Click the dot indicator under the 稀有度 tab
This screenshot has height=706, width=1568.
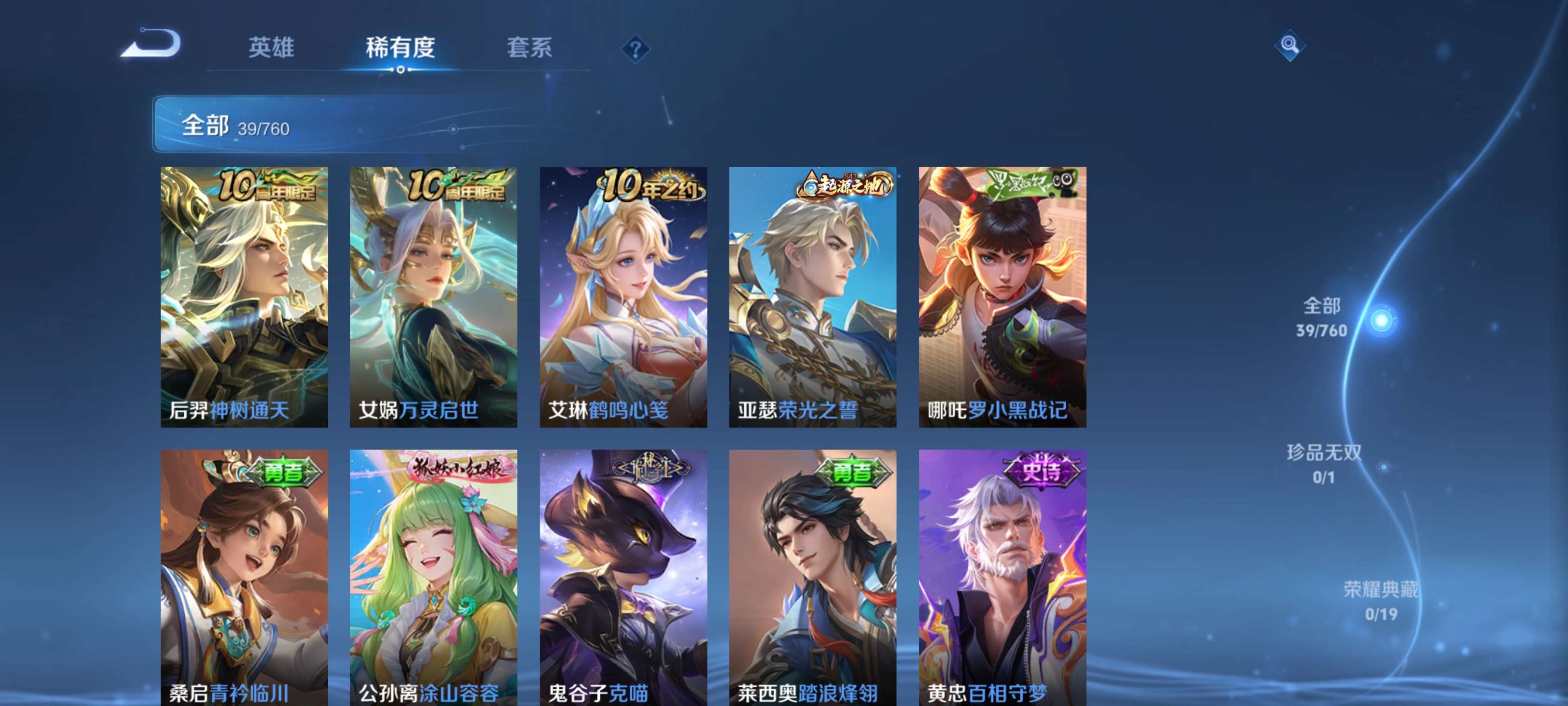coord(400,69)
